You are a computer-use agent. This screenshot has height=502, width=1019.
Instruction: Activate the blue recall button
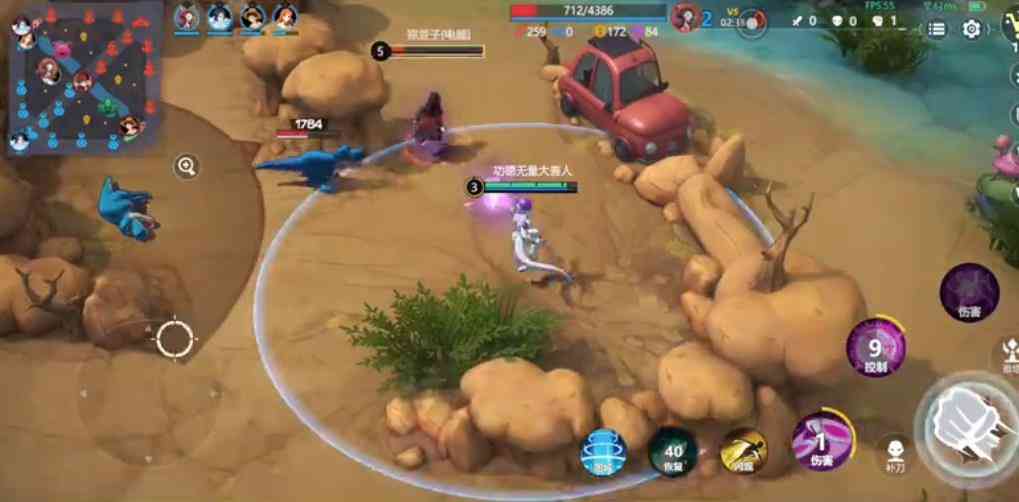click(603, 452)
